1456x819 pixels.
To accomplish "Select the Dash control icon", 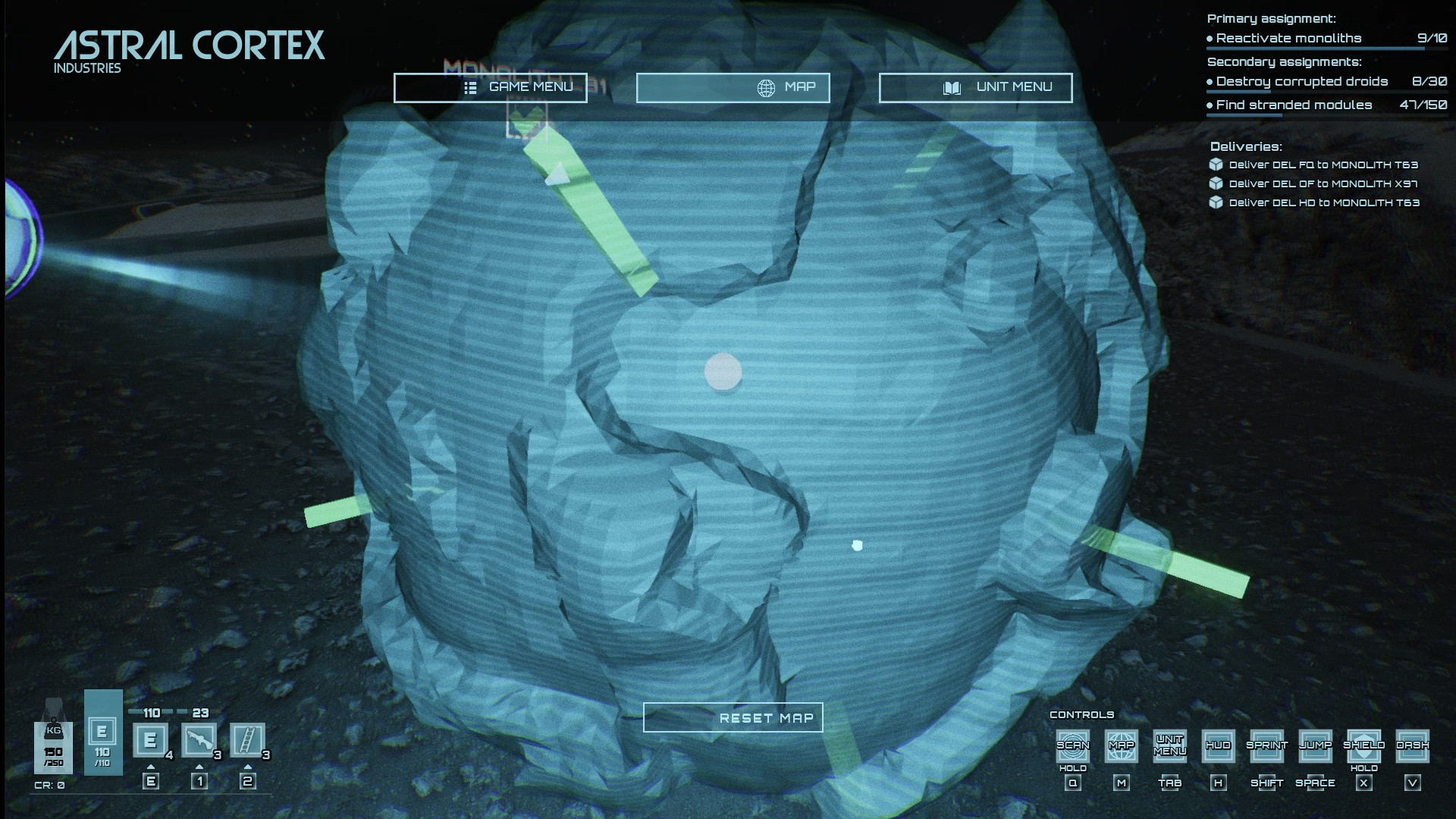I will pos(1414,747).
